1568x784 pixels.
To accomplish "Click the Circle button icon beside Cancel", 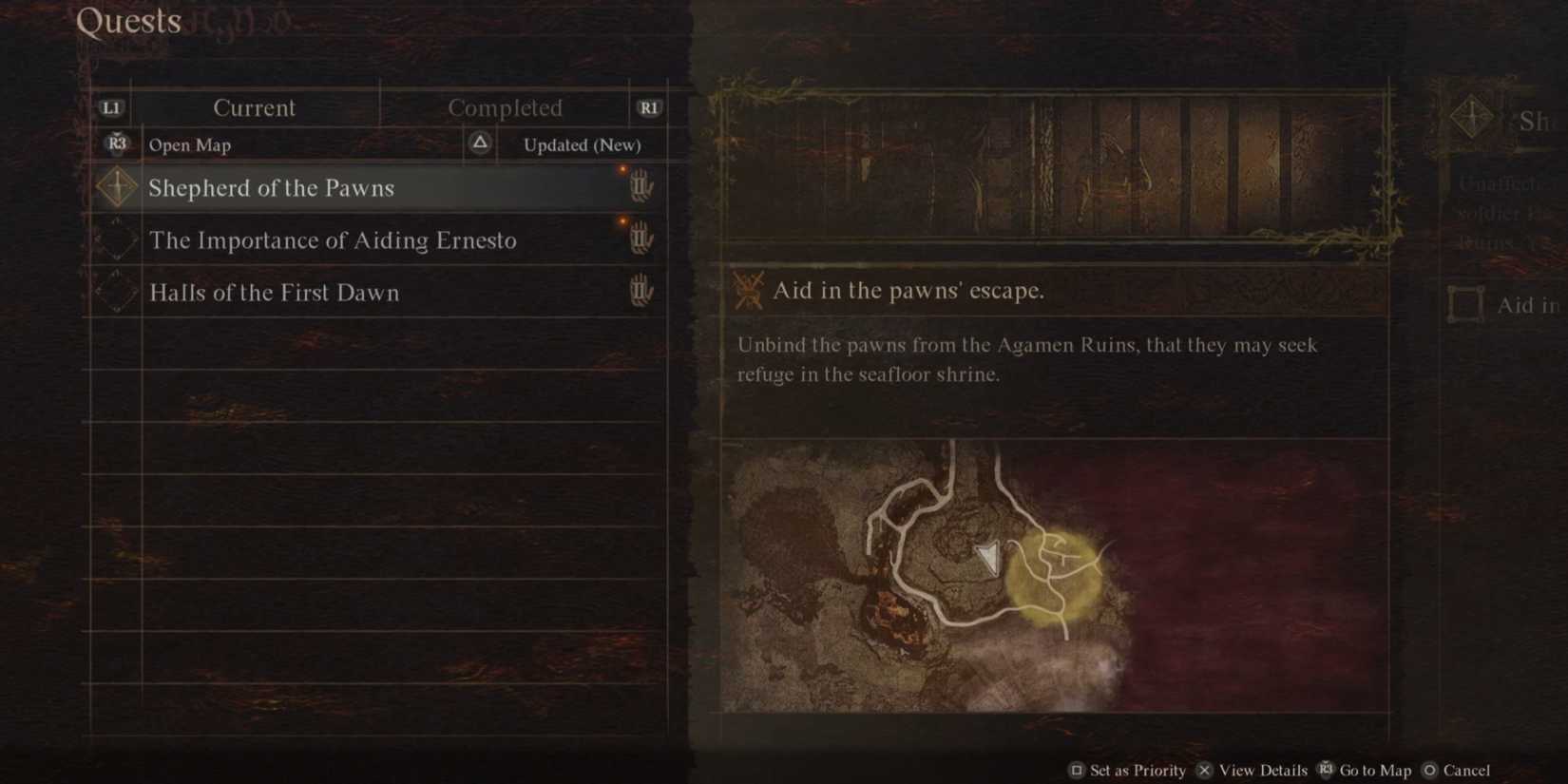I will [x=1430, y=770].
